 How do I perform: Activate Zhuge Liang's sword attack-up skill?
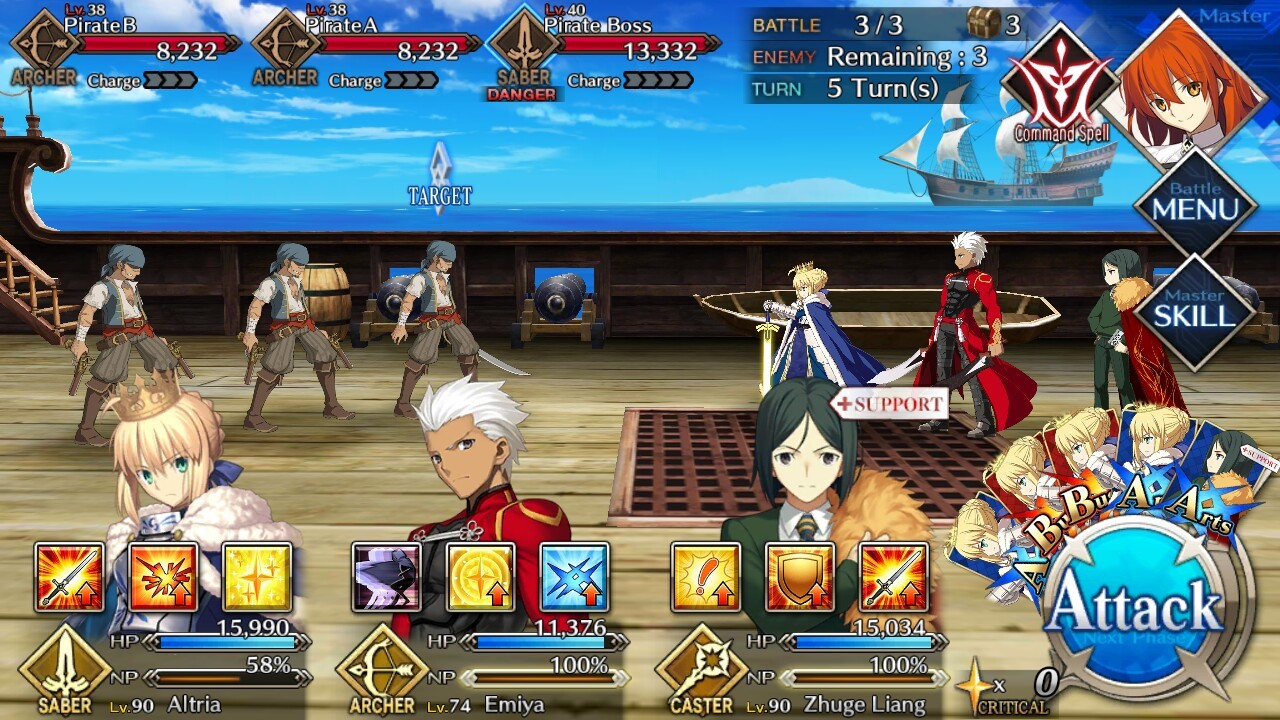894,577
